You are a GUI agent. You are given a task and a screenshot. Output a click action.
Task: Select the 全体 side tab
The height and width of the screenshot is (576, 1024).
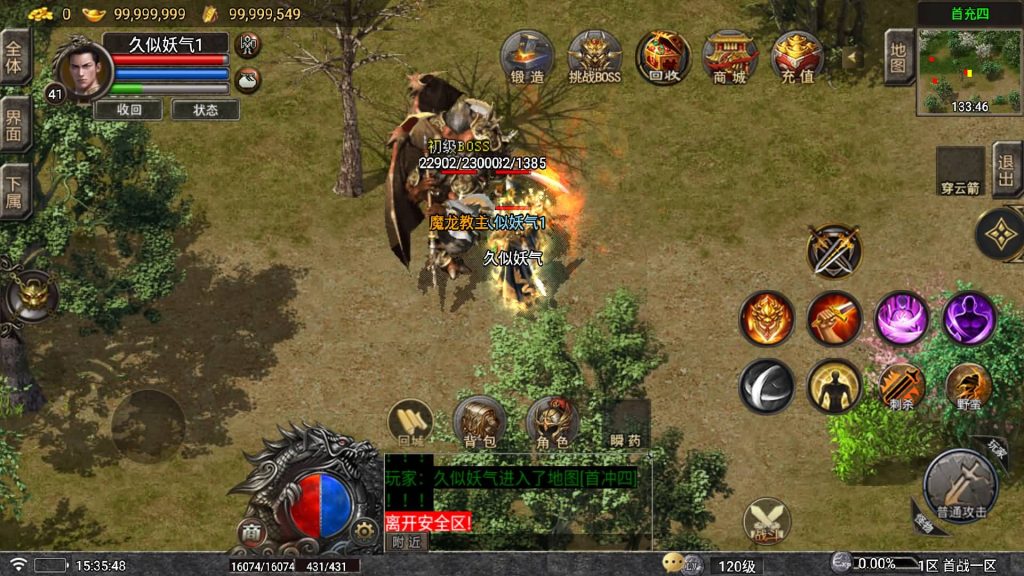14,56
